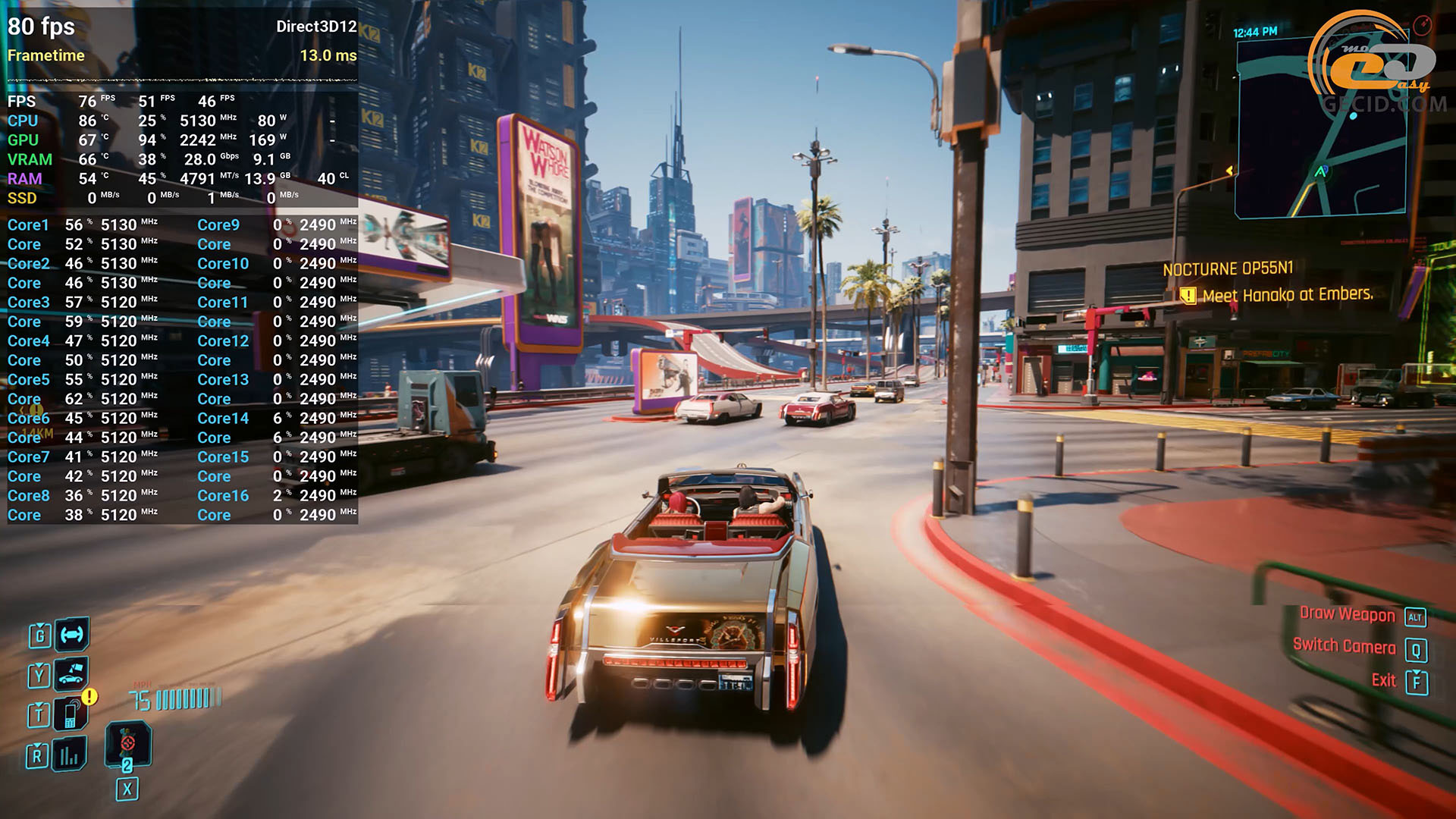Use the consumable inhaler quick slot

(127, 743)
